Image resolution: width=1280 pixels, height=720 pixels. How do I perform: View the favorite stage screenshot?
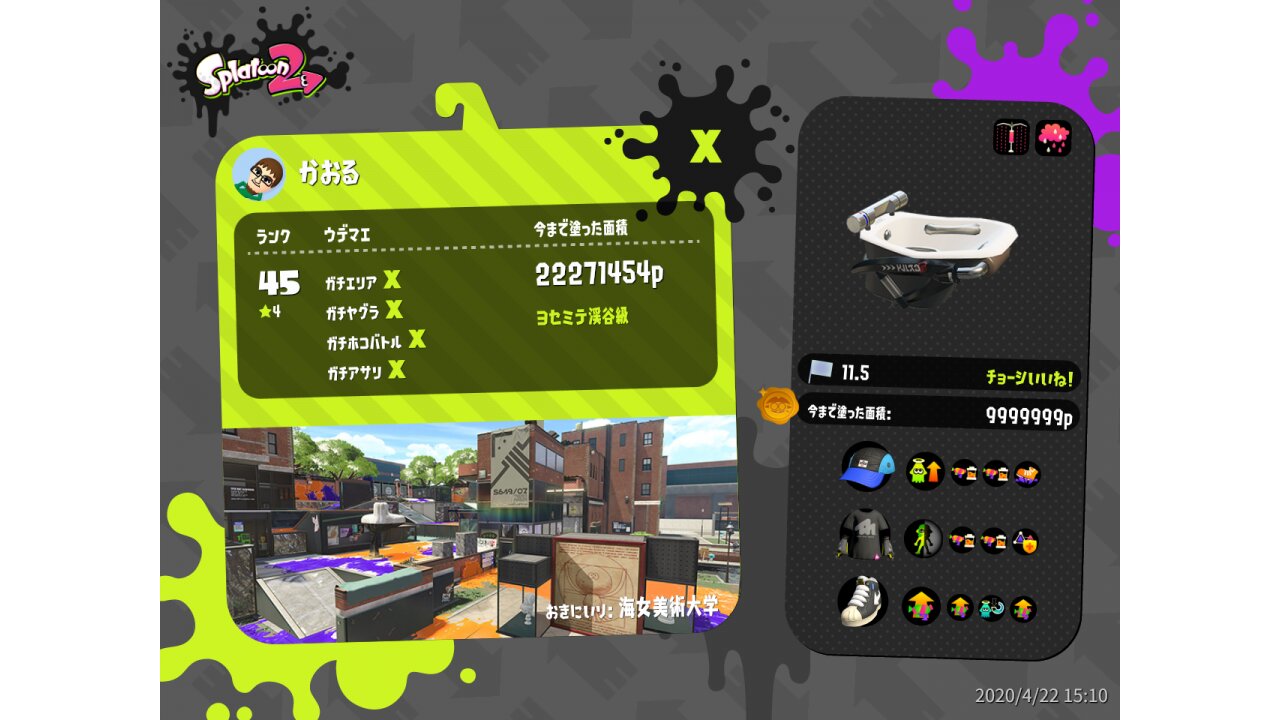[479, 529]
